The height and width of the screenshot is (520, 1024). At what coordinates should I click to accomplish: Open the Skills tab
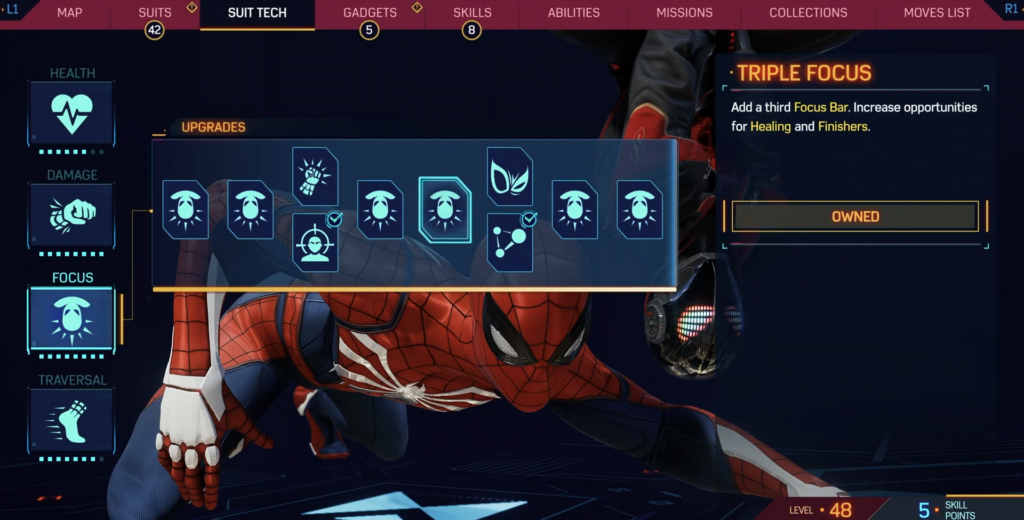click(x=472, y=13)
